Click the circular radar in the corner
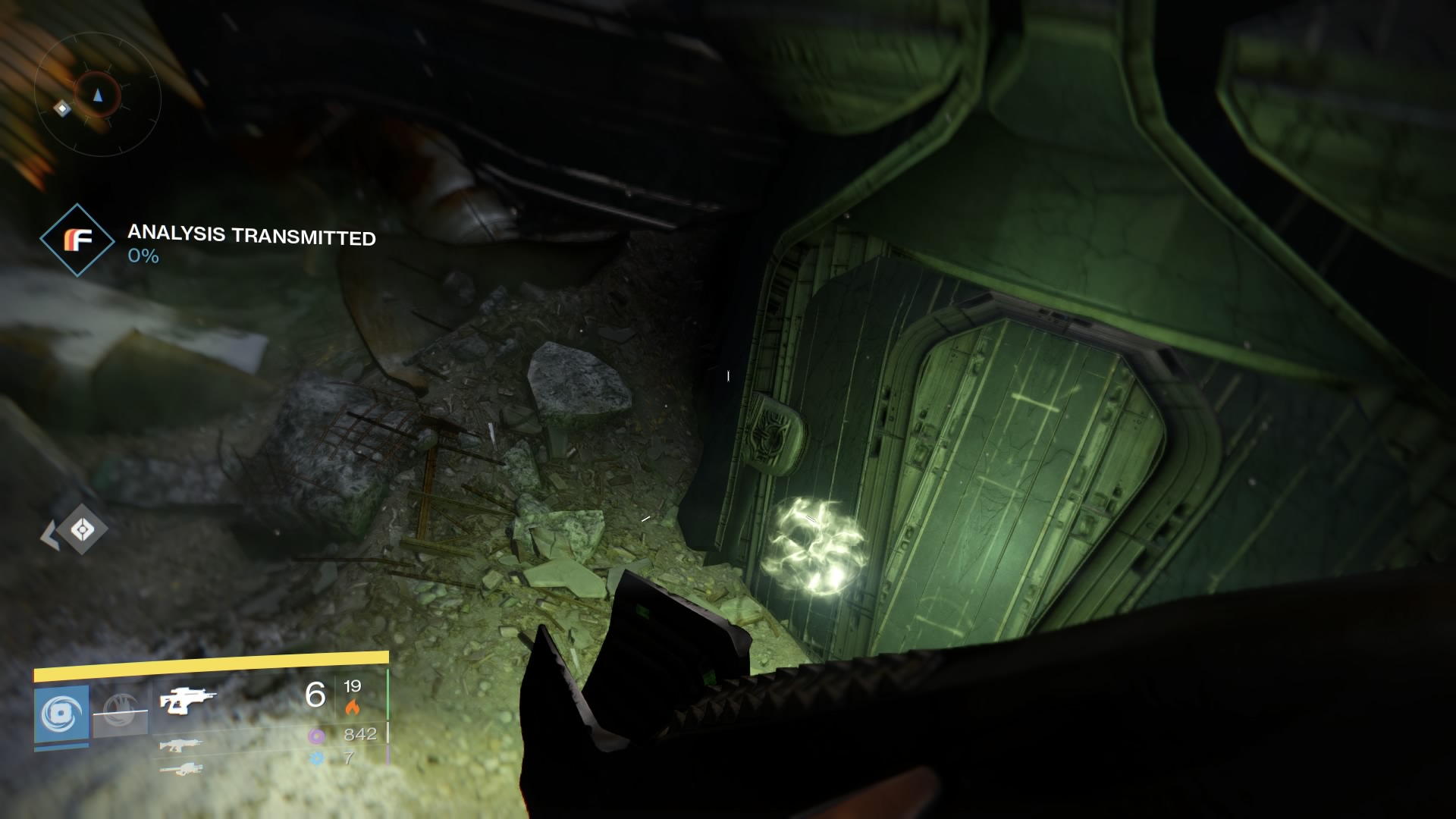The height and width of the screenshot is (819, 1456). click(x=97, y=95)
